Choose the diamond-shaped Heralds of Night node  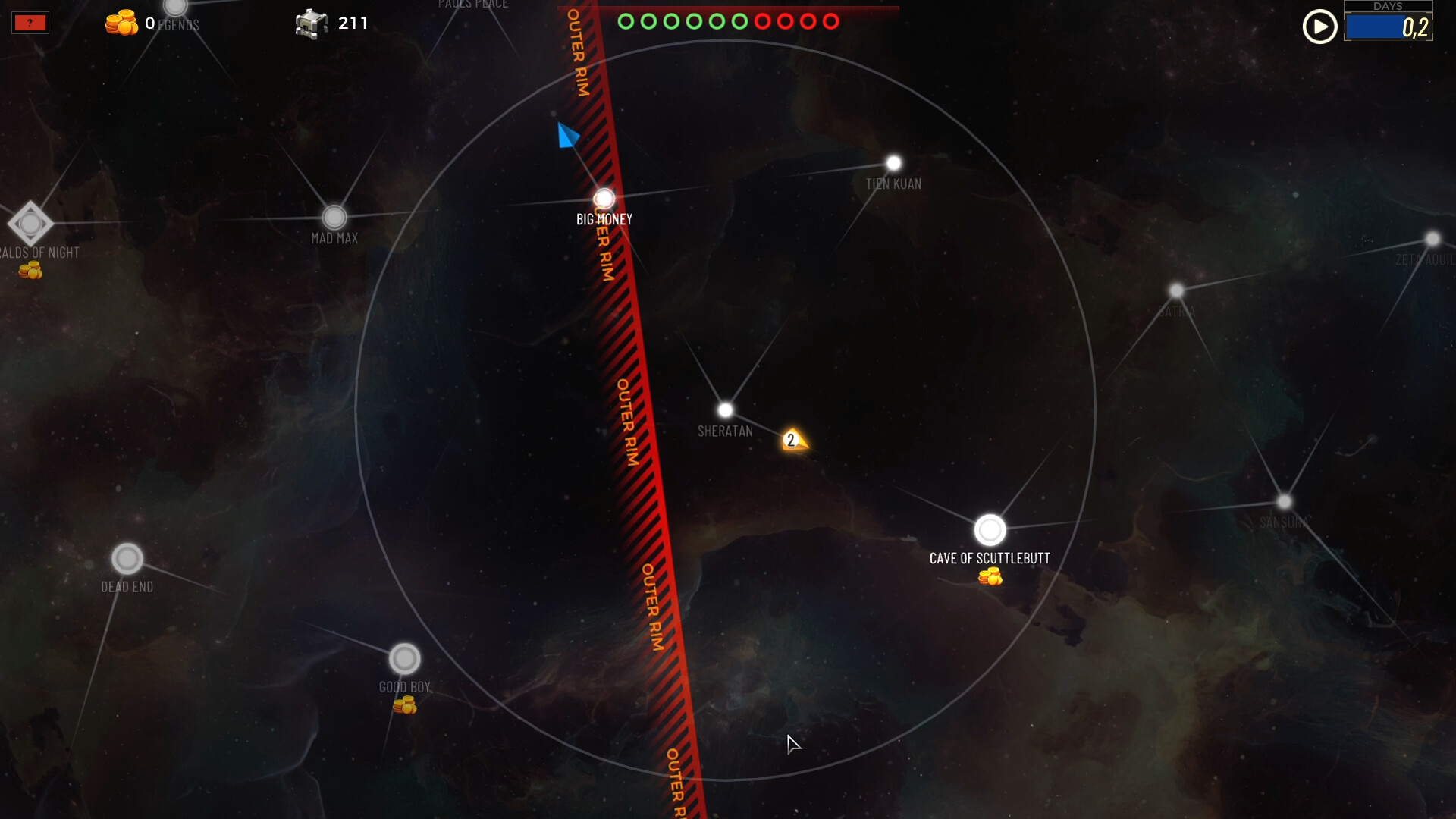tap(30, 224)
